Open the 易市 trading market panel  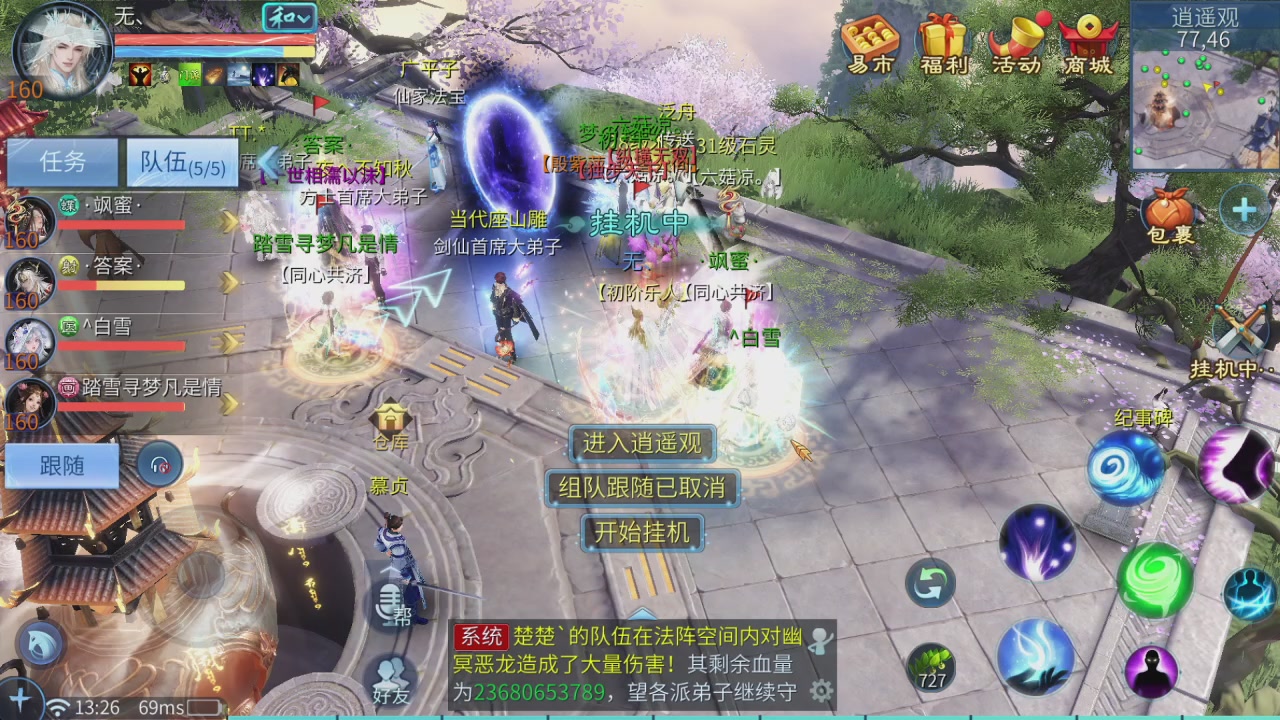click(x=869, y=47)
